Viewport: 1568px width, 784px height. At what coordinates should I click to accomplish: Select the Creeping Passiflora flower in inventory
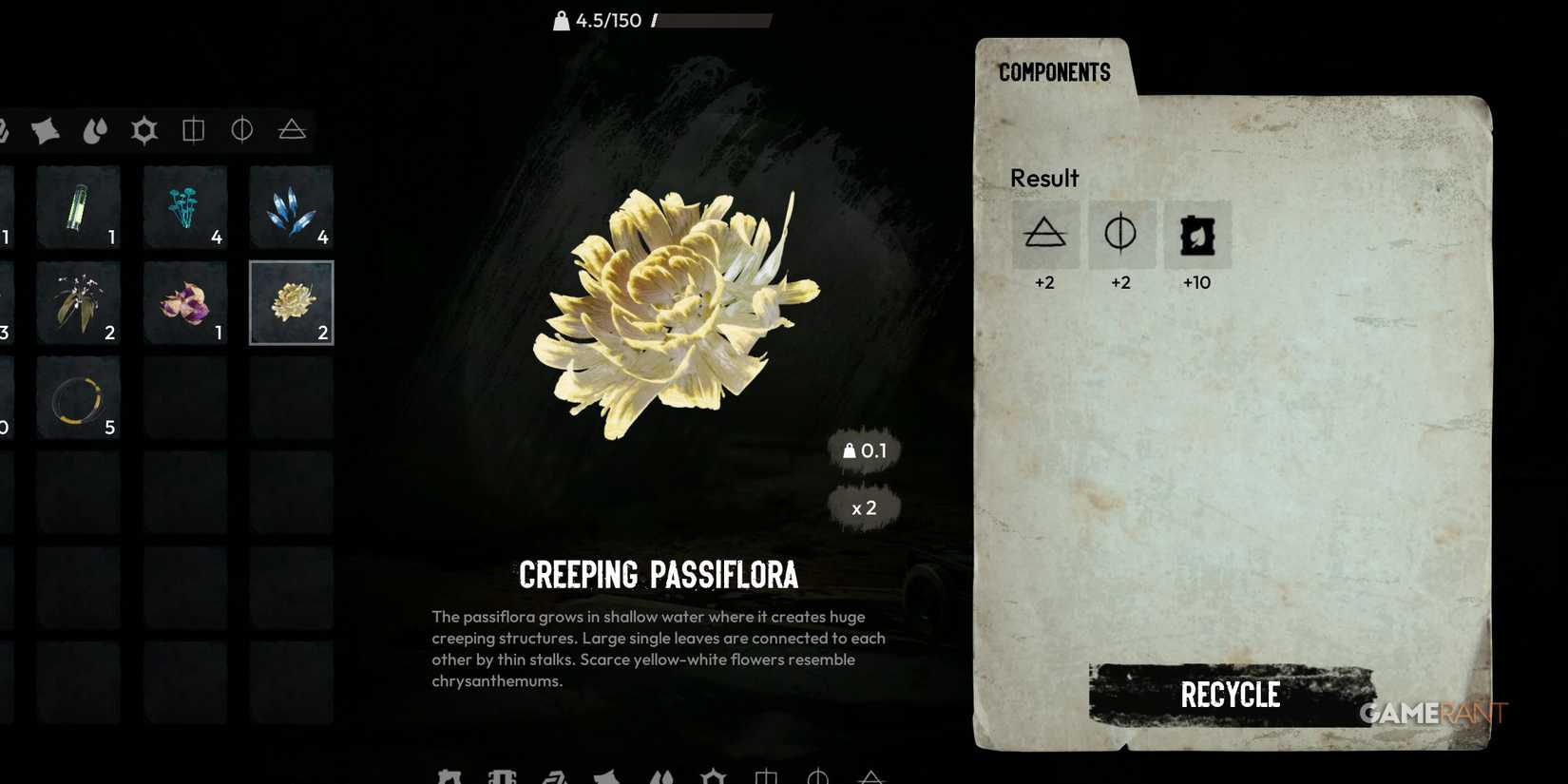coord(291,302)
